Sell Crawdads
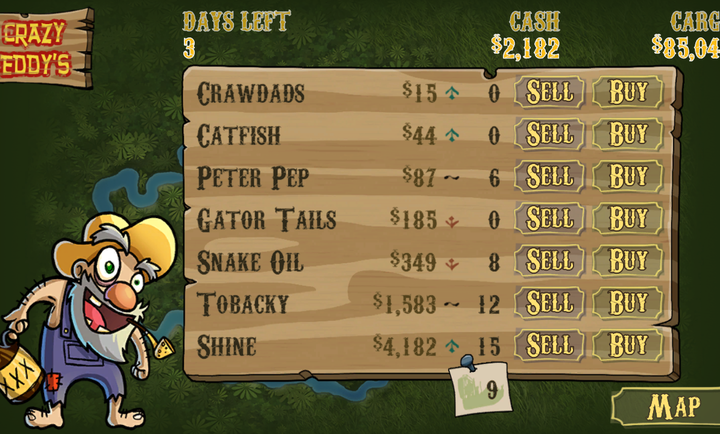 pyautogui.click(x=549, y=93)
